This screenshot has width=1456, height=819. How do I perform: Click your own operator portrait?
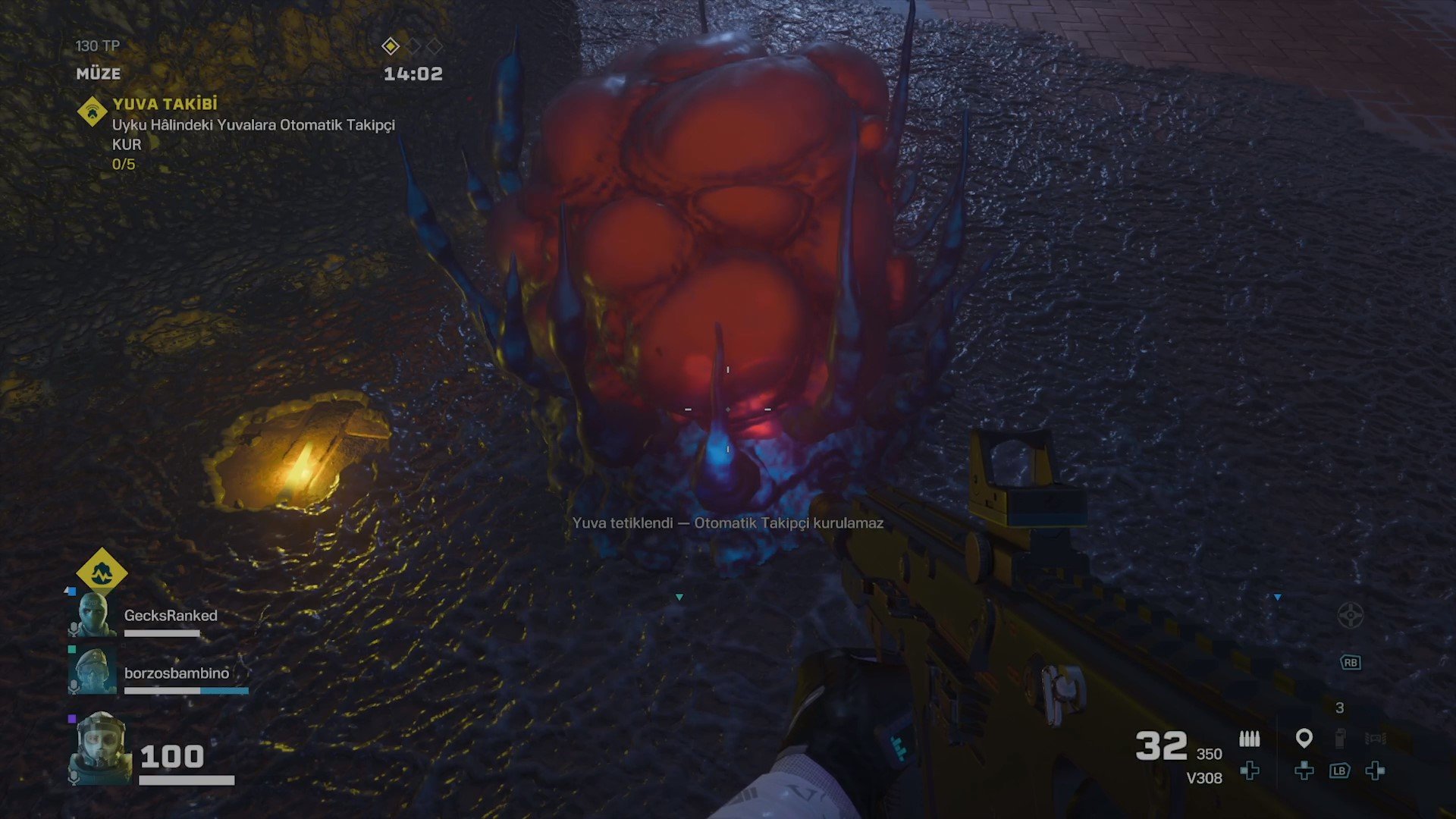100,747
